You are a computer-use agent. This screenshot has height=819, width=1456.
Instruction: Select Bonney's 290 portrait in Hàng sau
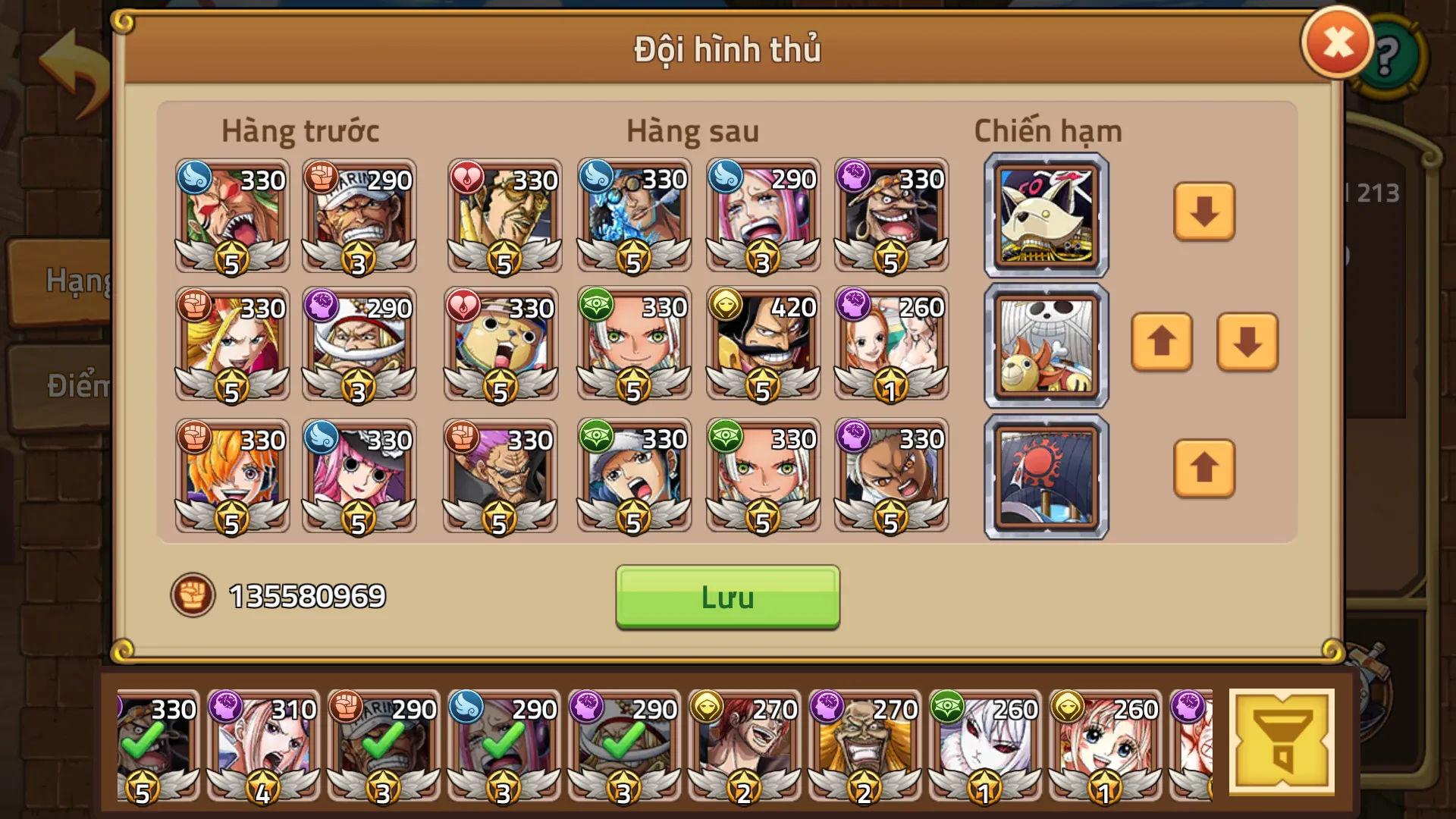(762, 218)
